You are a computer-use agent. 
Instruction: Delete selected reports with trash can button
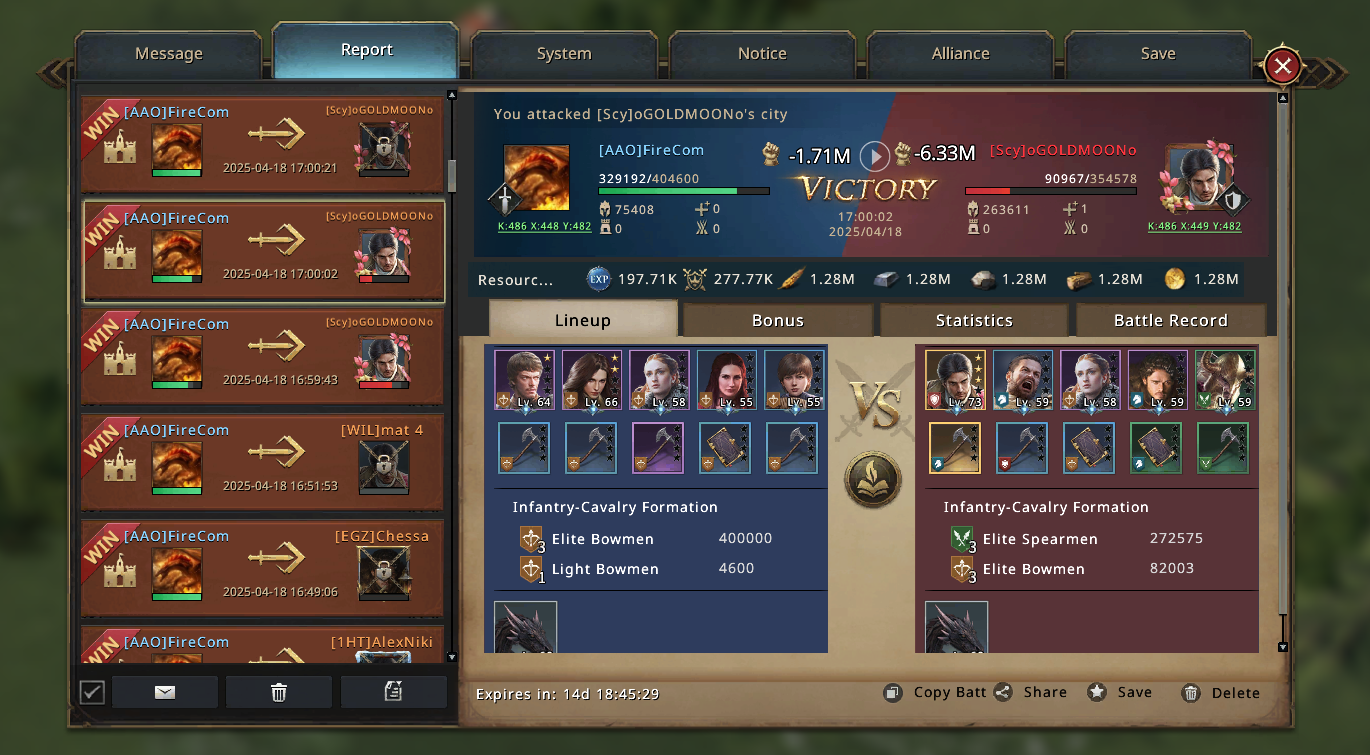[x=279, y=692]
